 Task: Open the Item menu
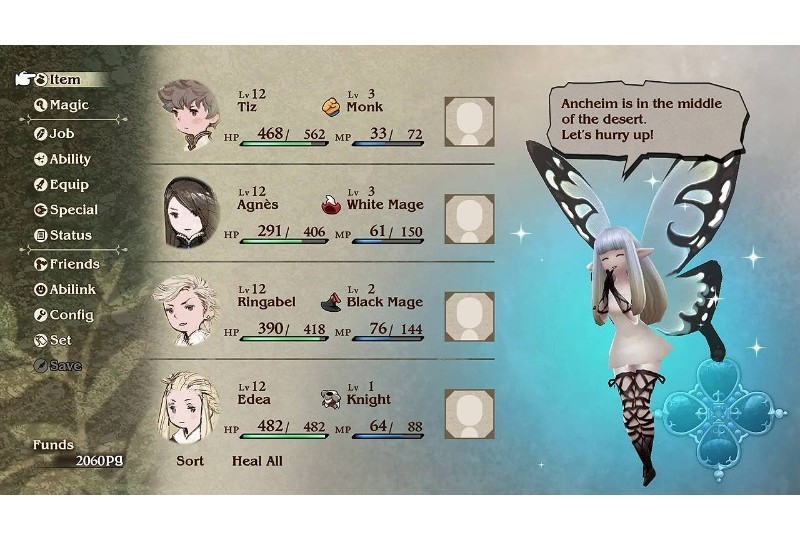click(x=64, y=79)
